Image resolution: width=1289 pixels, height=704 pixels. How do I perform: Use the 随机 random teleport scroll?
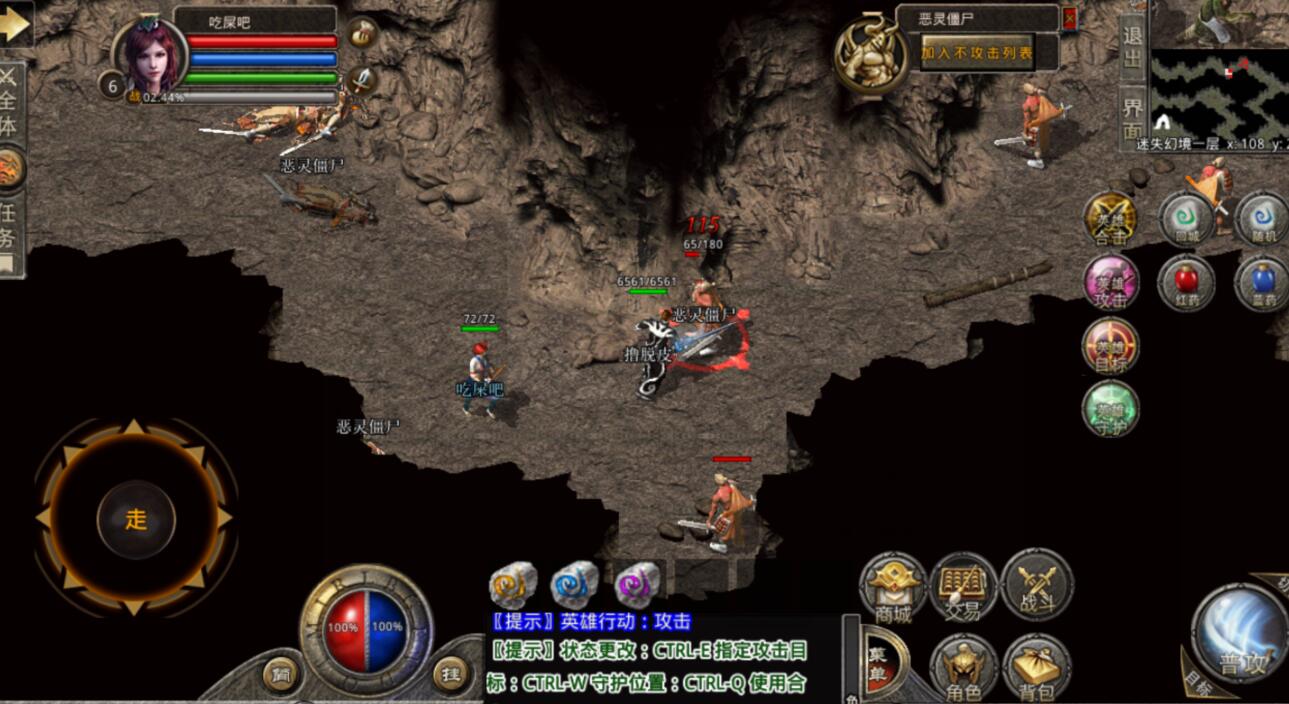[1262, 219]
